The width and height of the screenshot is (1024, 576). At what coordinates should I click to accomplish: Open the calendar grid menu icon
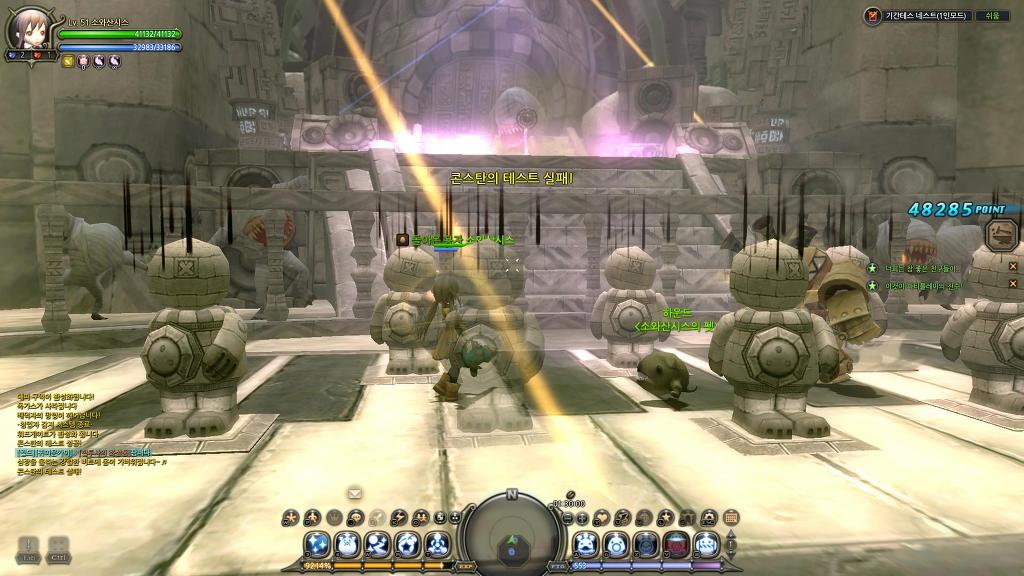pyautogui.click(x=731, y=517)
